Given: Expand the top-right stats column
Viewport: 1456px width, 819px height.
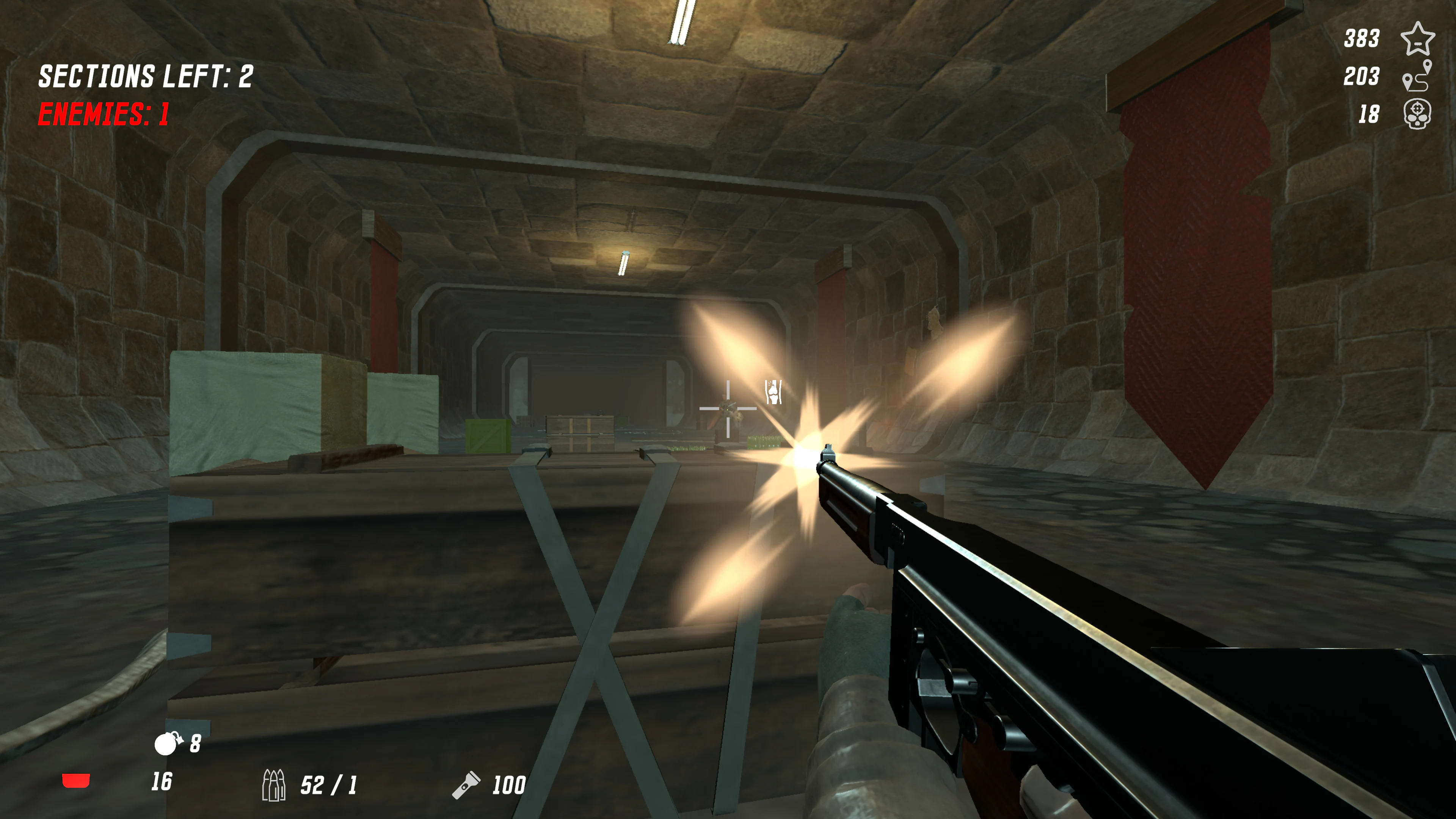Looking at the screenshot, I should pos(1390,76).
